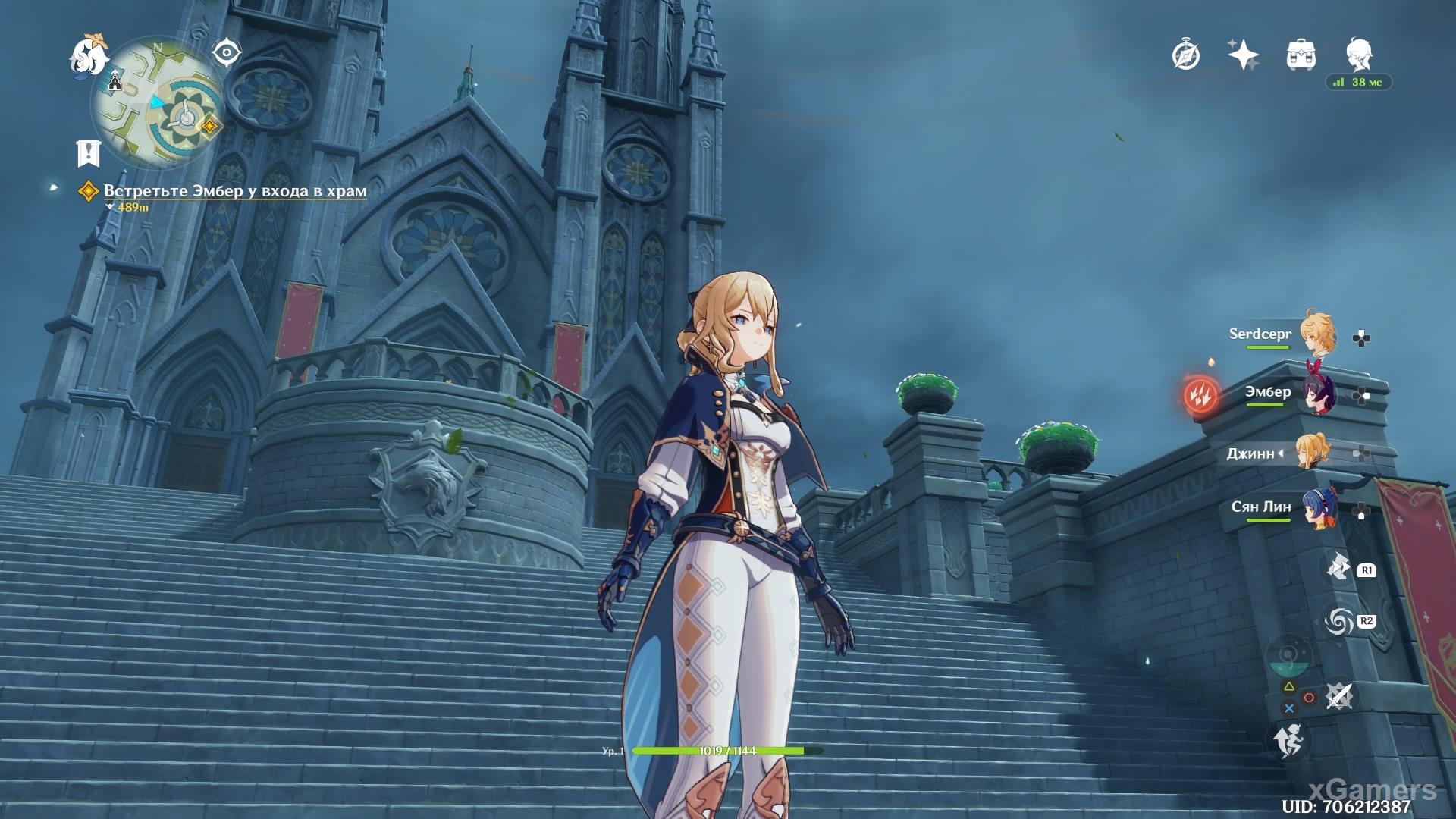This screenshot has height=819, width=1456.
Task: Select the tracked quest about meeting Ember
Action: [x=235, y=191]
